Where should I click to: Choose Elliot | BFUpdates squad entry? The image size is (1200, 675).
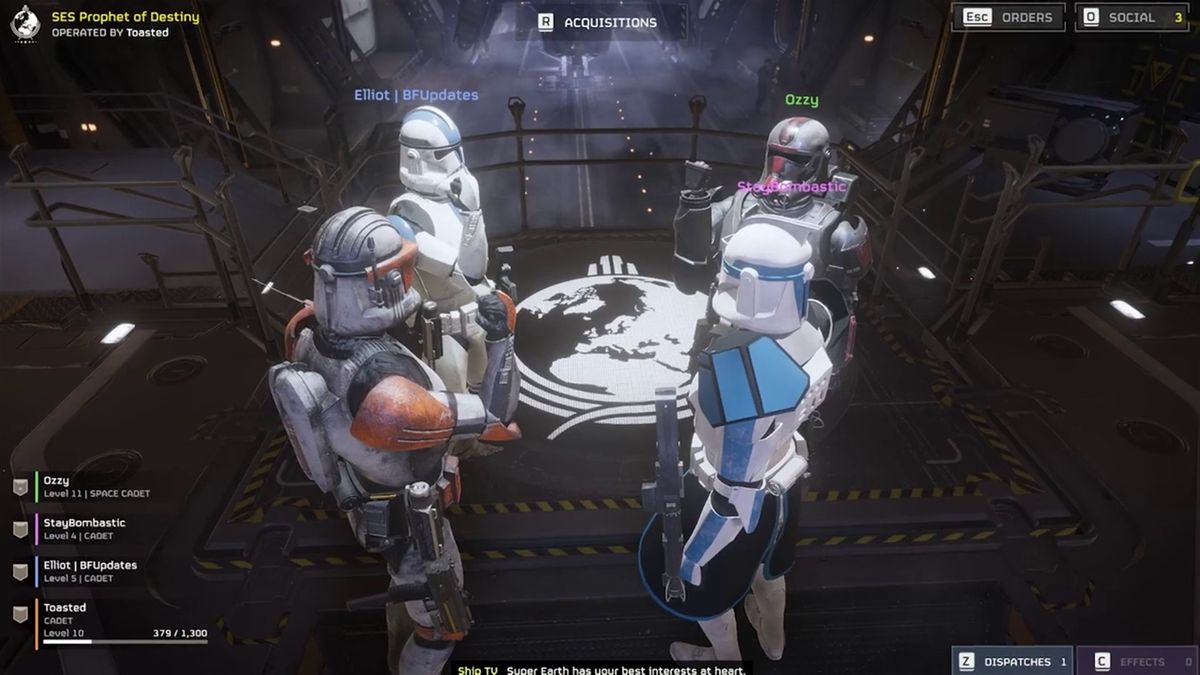[x=90, y=570]
